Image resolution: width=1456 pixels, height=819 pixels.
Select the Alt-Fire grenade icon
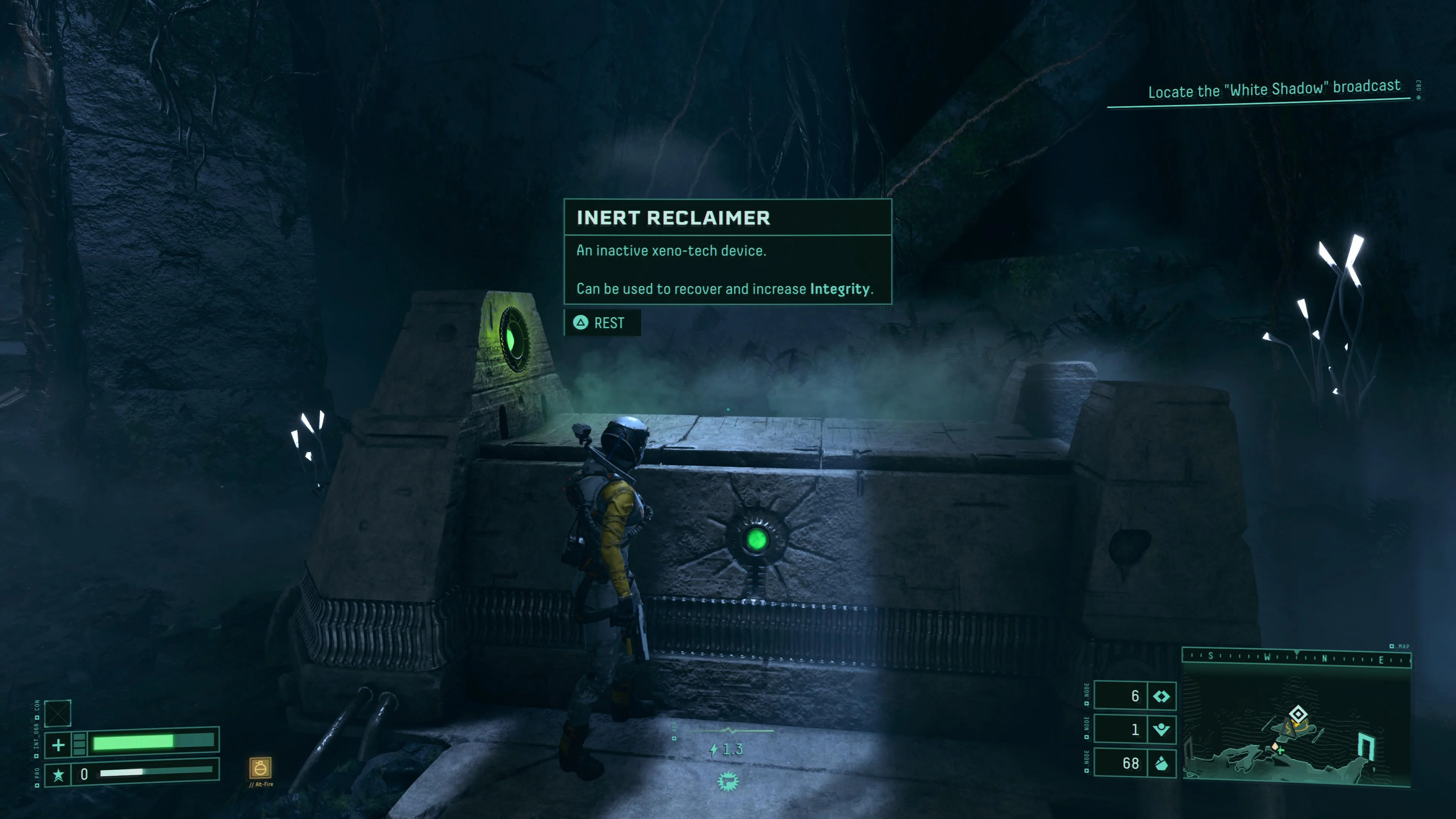[x=260, y=767]
